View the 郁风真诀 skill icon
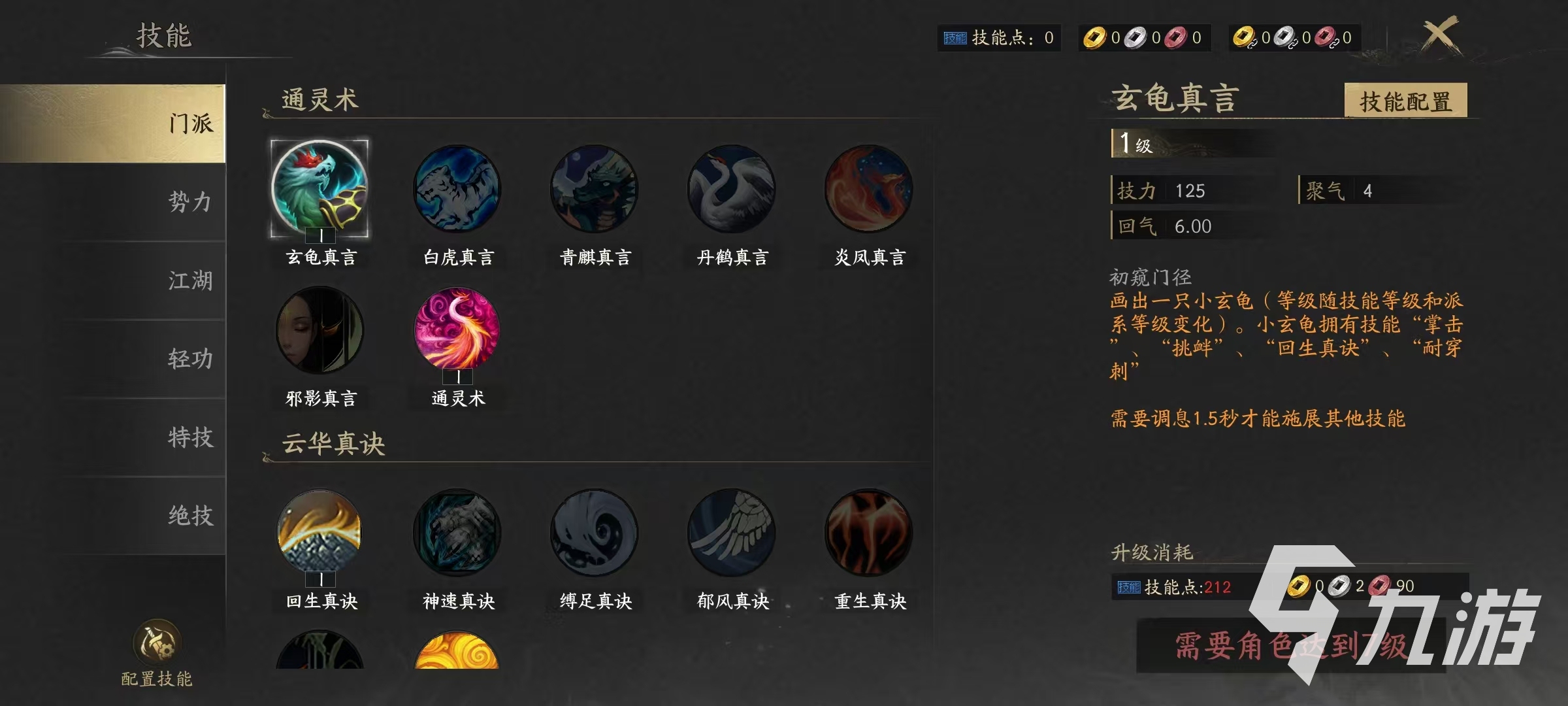 click(731, 533)
